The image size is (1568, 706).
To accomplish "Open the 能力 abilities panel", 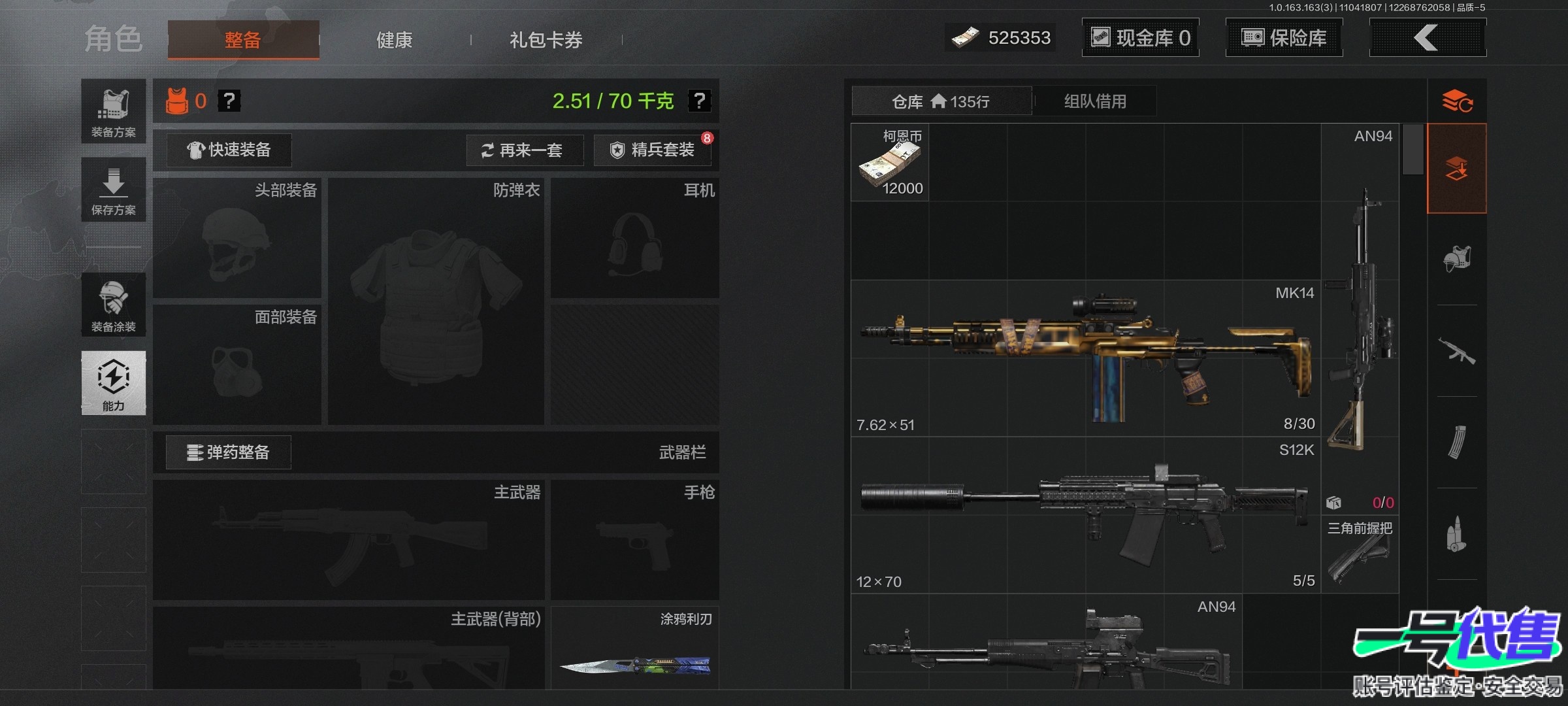I will pos(114,383).
